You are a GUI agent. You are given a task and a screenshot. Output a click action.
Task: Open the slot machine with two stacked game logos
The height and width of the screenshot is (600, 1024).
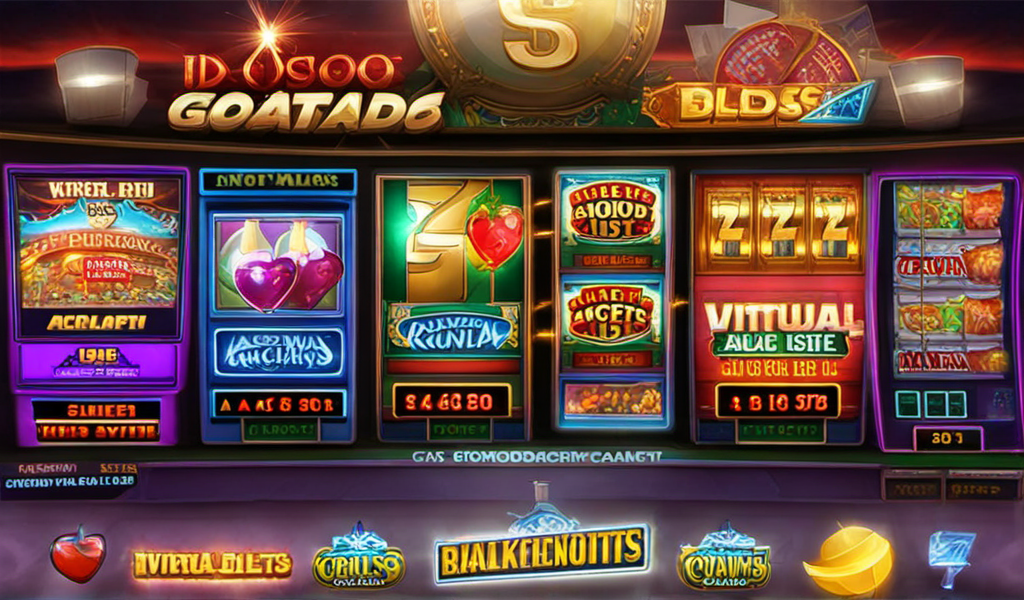tap(612, 300)
